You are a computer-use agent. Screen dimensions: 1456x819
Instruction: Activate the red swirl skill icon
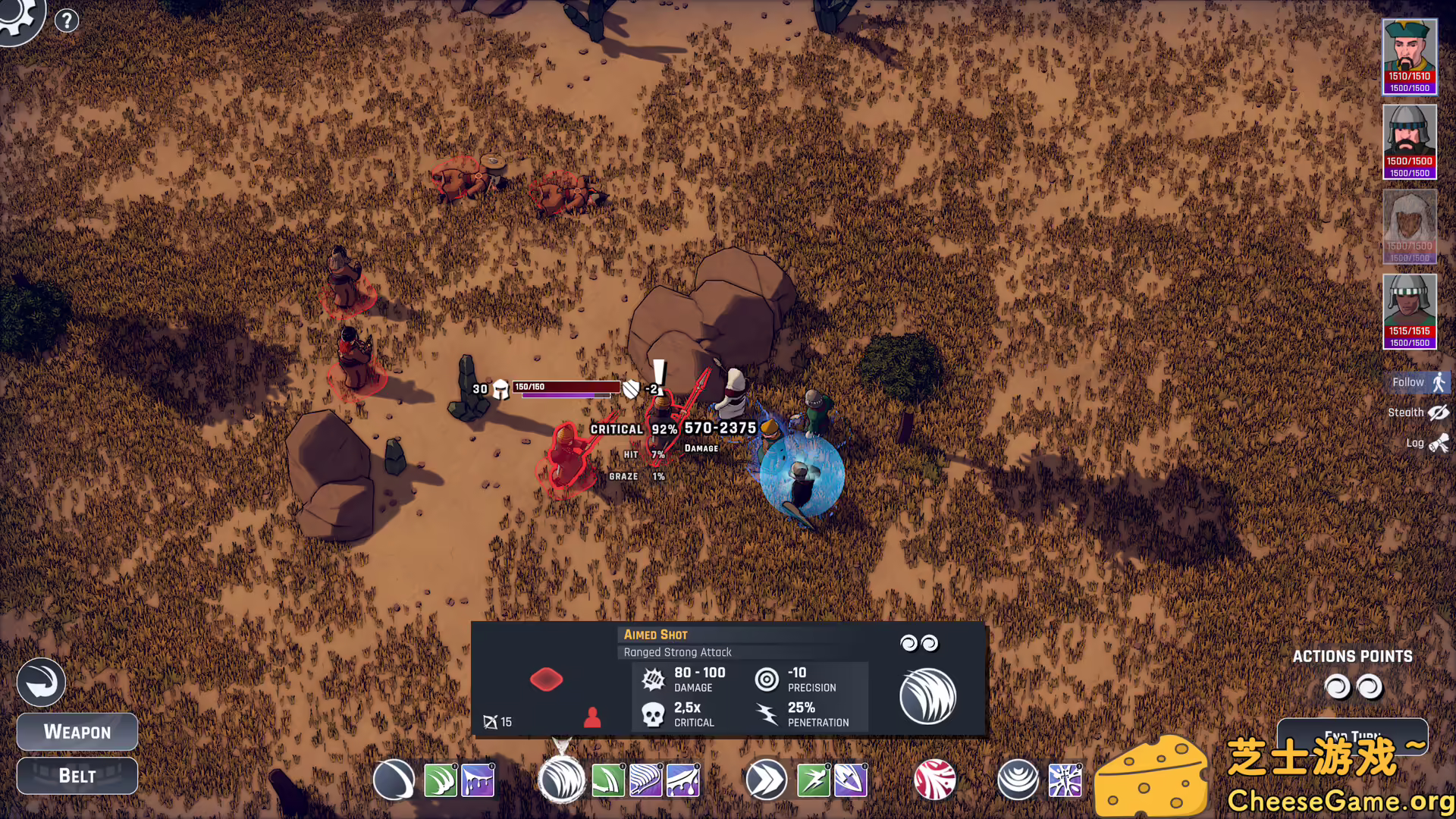coord(934,780)
